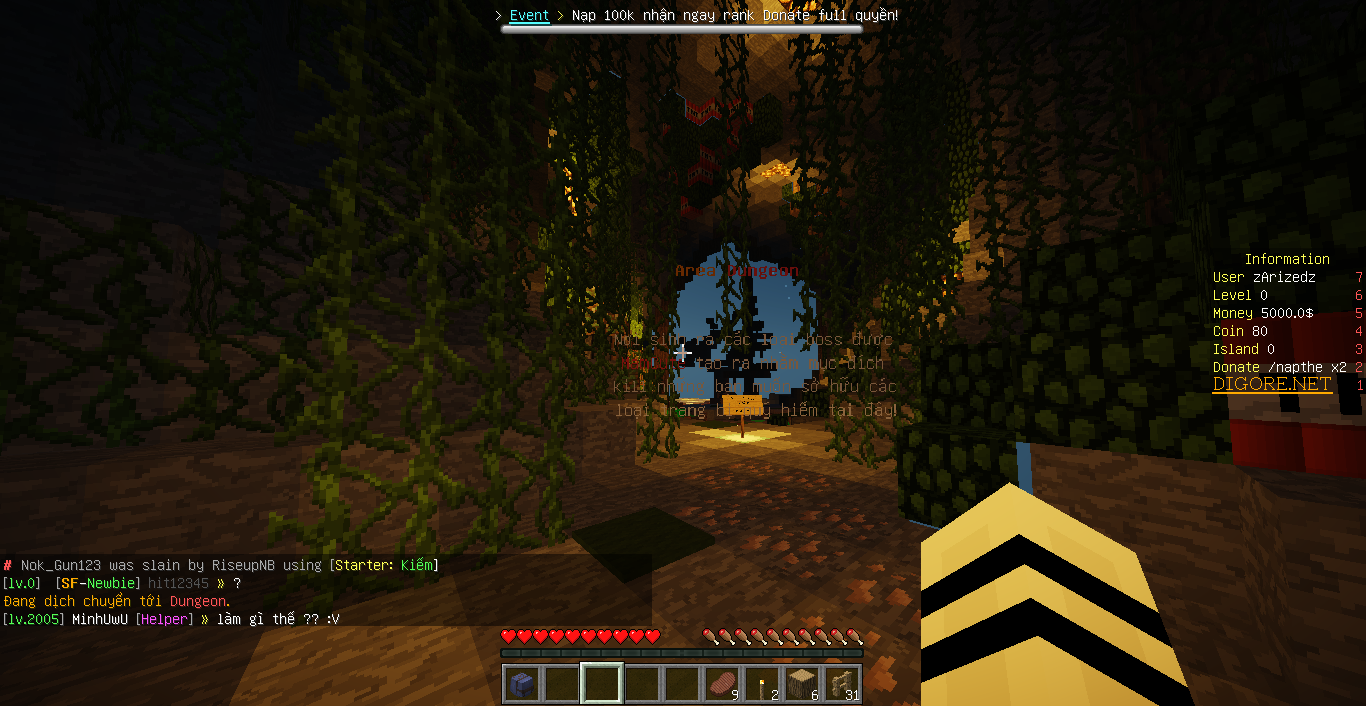This screenshot has height=706, width=1366.
Task: Click the Event link in the top banner
Action: (529, 16)
